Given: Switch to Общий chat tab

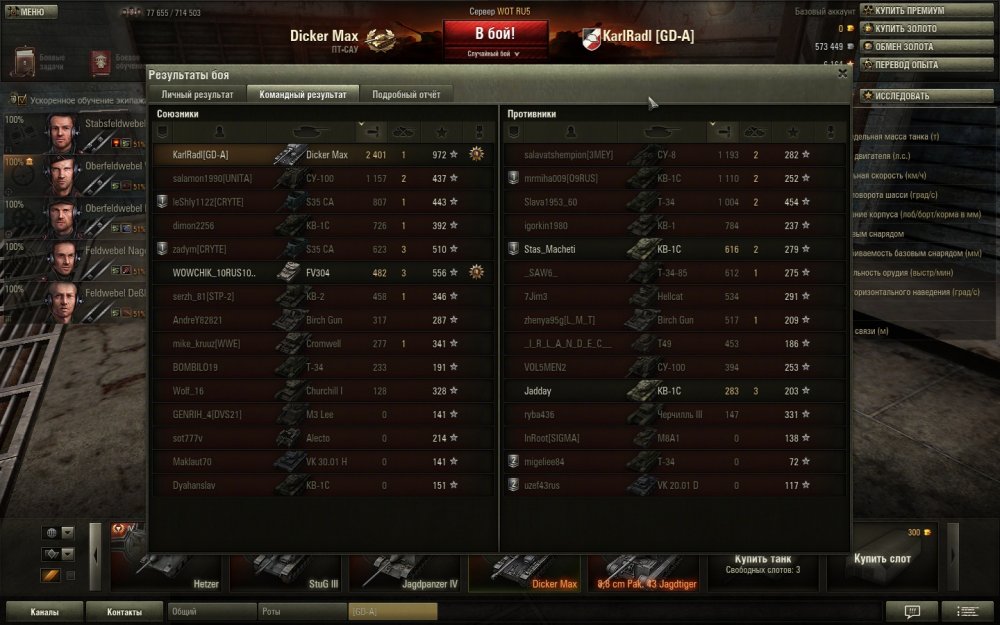Looking at the screenshot, I should pyautogui.click(x=210, y=611).
